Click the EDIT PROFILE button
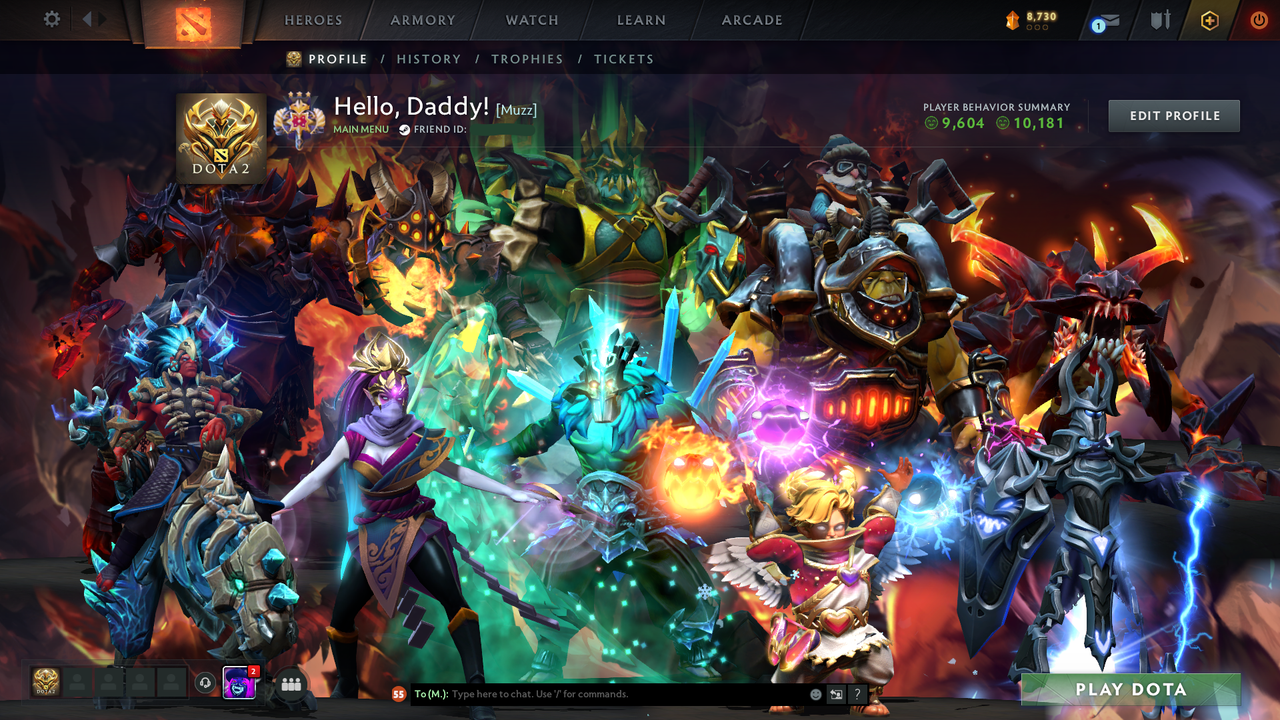Image resolution: width=1280 pixels, height=720 pixels. (x=1173, y=115)
